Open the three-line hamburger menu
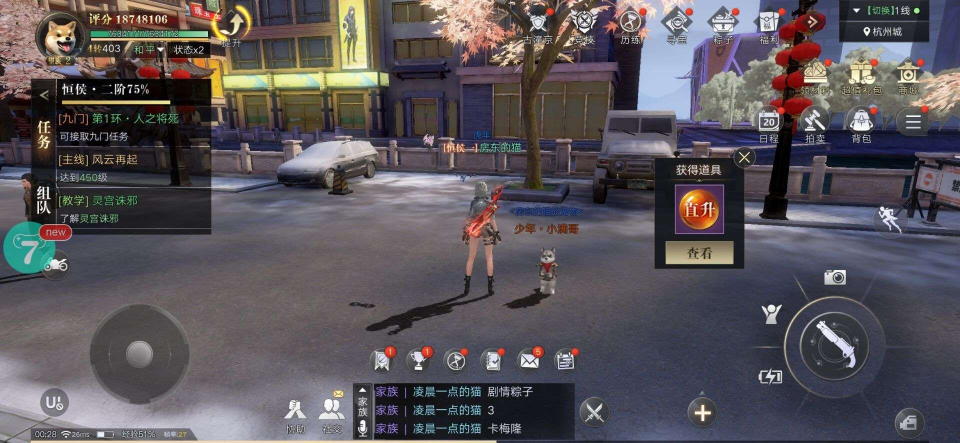960x443 pixels. tap(911, 122)
